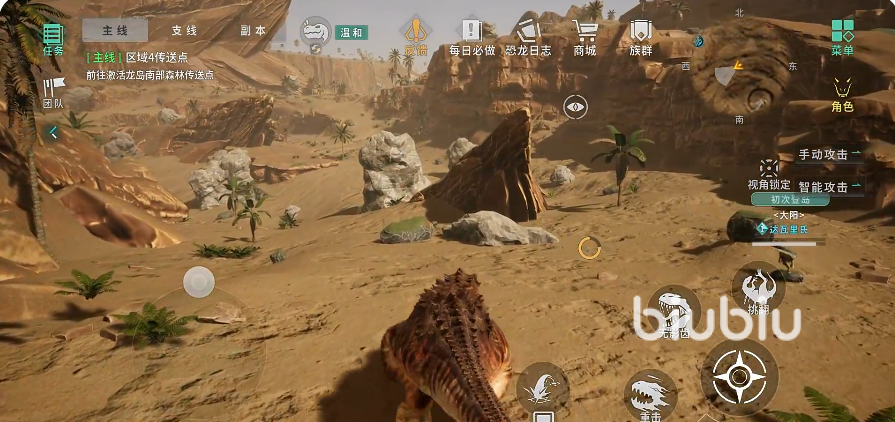Open the 菜单 main menu
Viewport: 895px width, 422px height.
coord(842,36)
